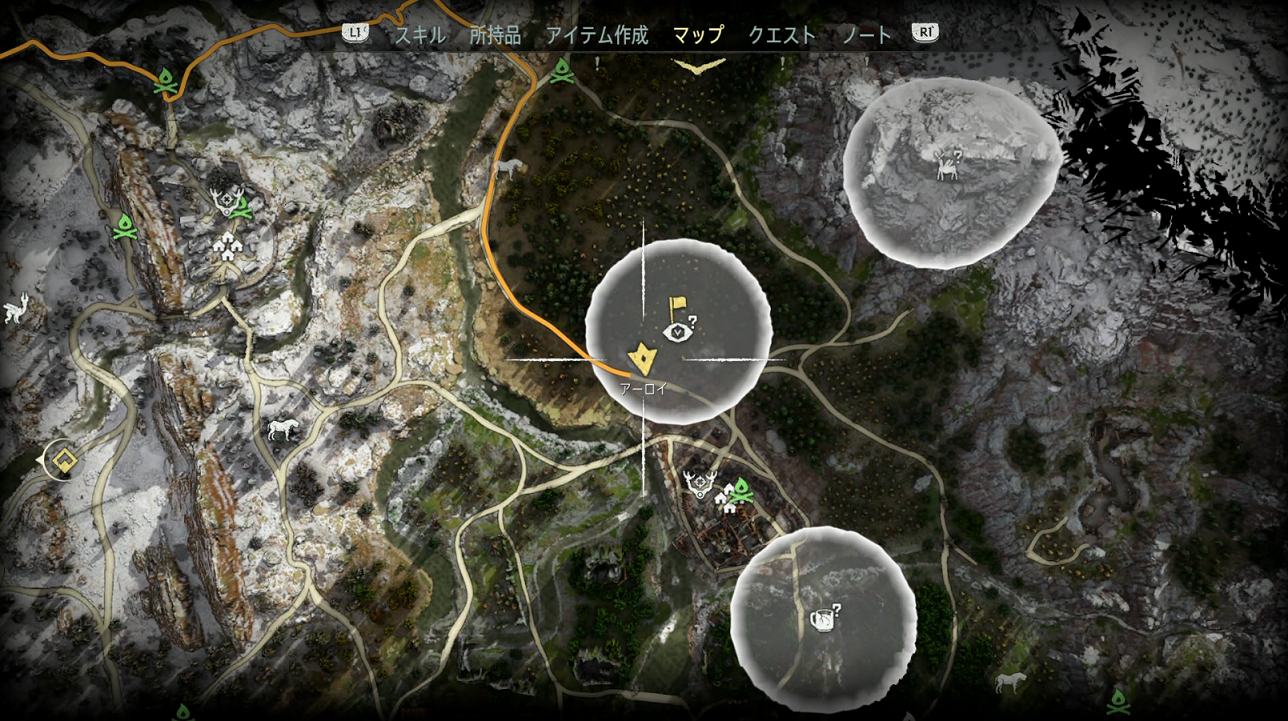The image size is (1288, 721).
Task: Open the クエスト tab
Action: click(781, 34)
